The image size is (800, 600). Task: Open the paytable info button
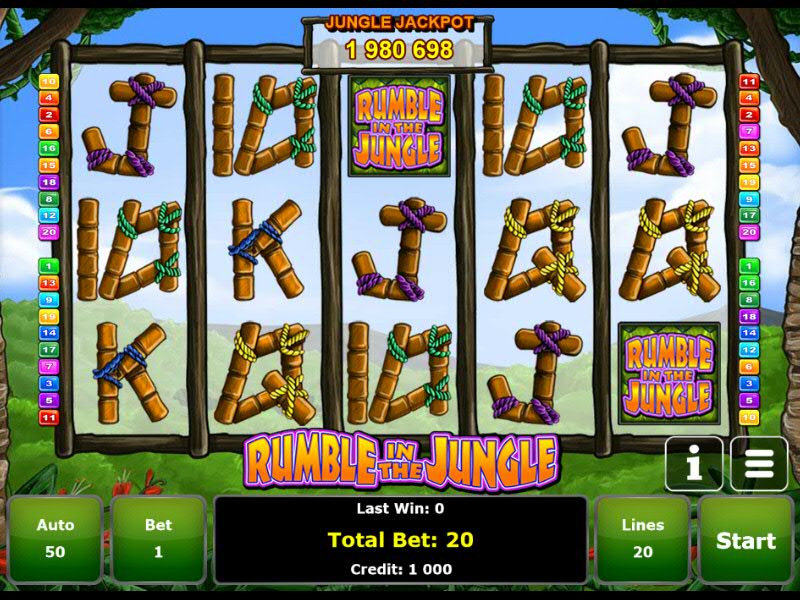[694, 464]
